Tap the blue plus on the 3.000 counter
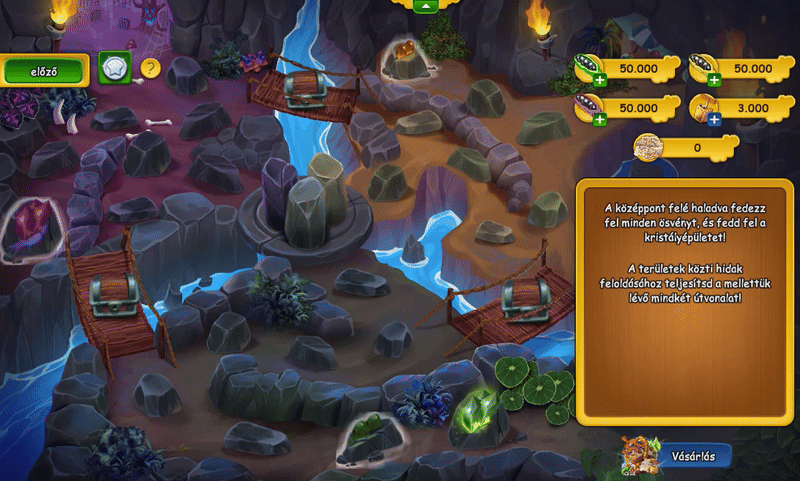800x481 pixels. 715,120
